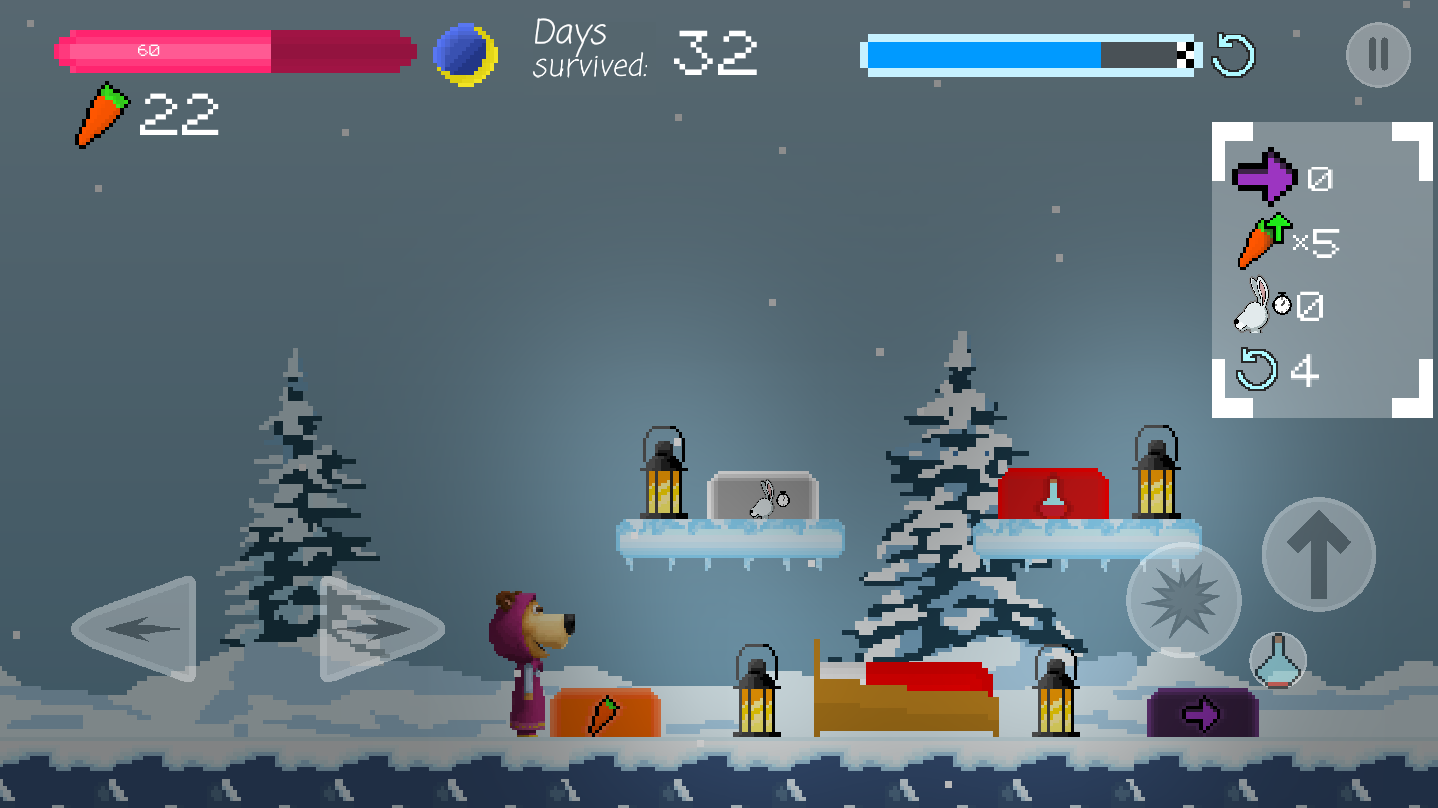Image resolution: width=1438 pixels, height=808 pixels.
Task: Tap the rabbit timer icon in inventory
Action: pos(1258,307)
